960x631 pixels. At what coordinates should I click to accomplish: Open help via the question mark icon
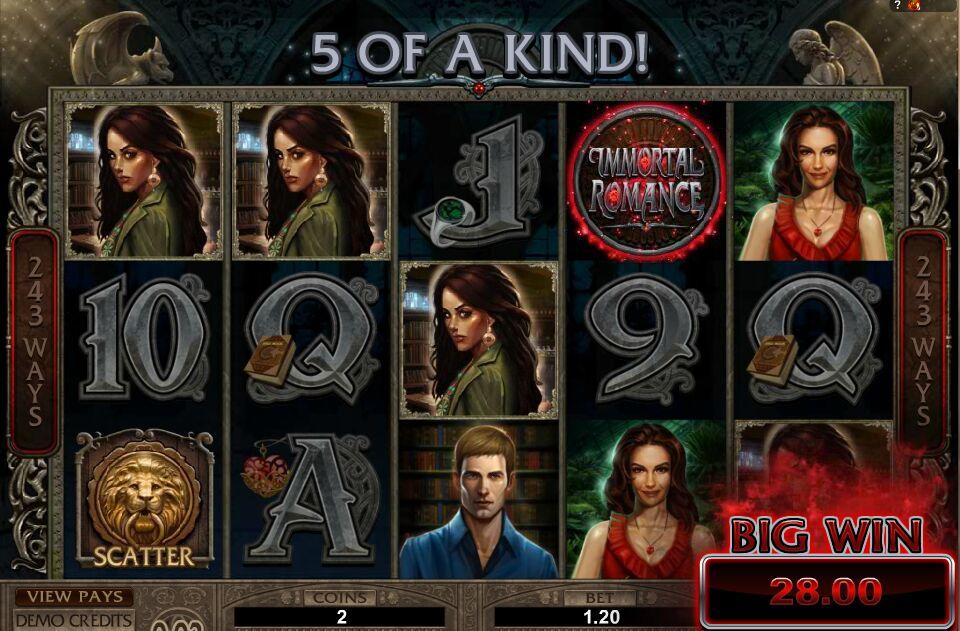(x=897, y=6)
